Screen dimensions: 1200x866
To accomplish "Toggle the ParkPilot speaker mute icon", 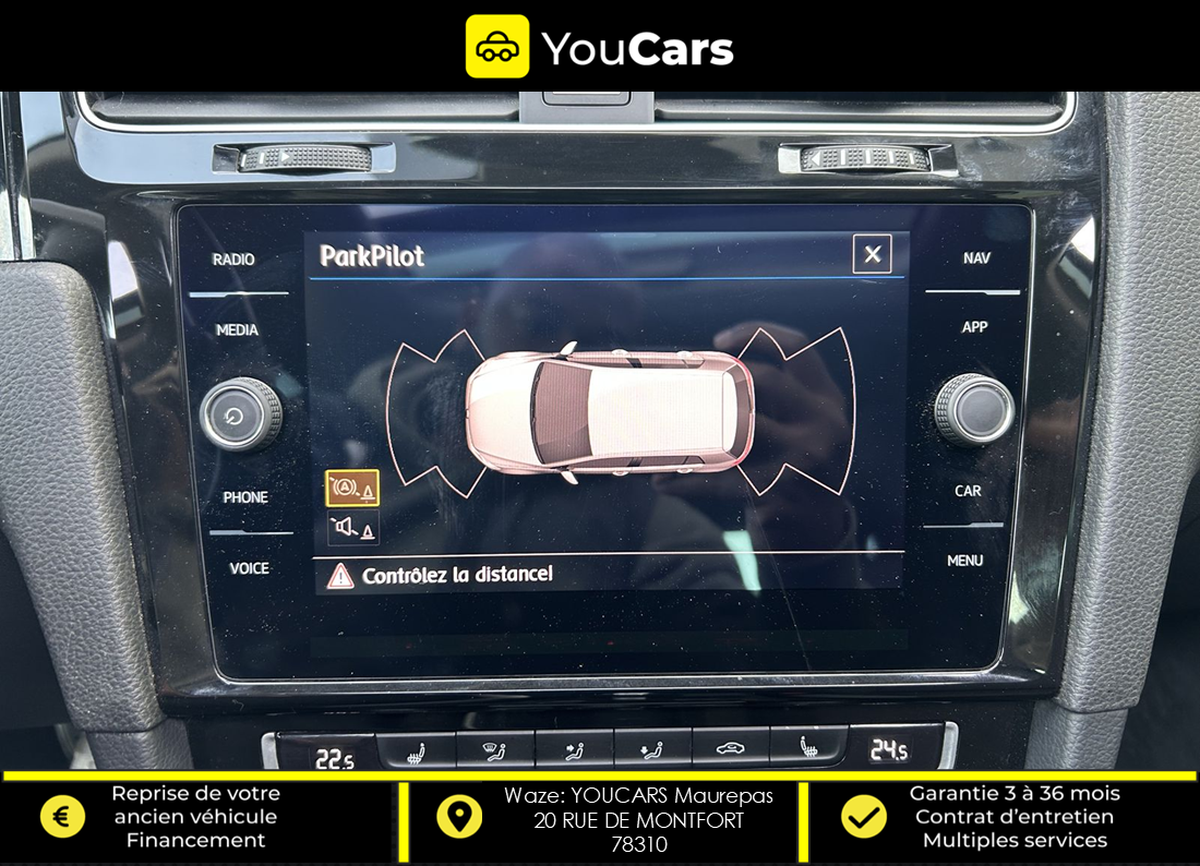I will pos(352,527).
